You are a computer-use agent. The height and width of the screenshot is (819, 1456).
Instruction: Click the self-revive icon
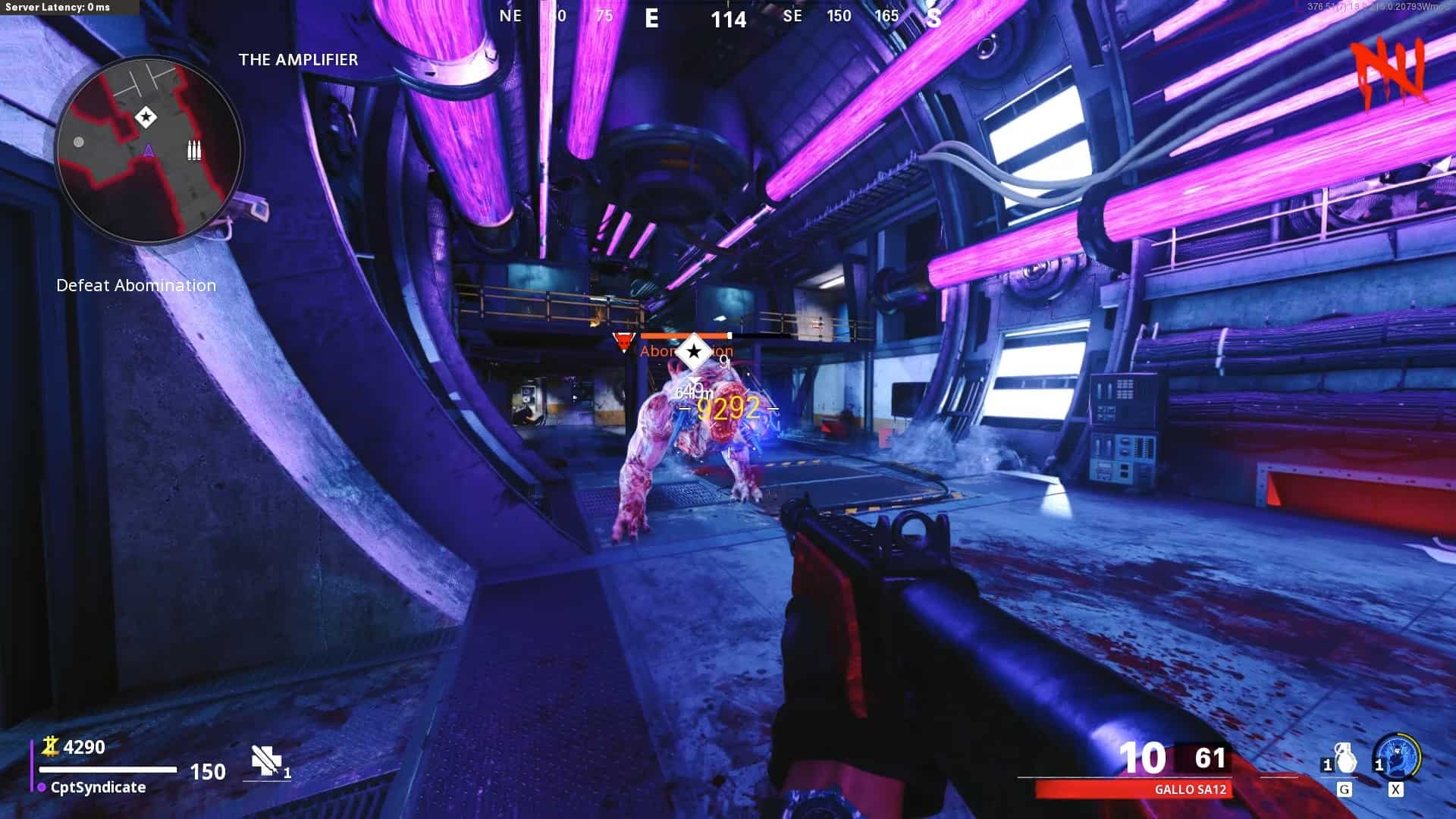click(x=266, y=761)
